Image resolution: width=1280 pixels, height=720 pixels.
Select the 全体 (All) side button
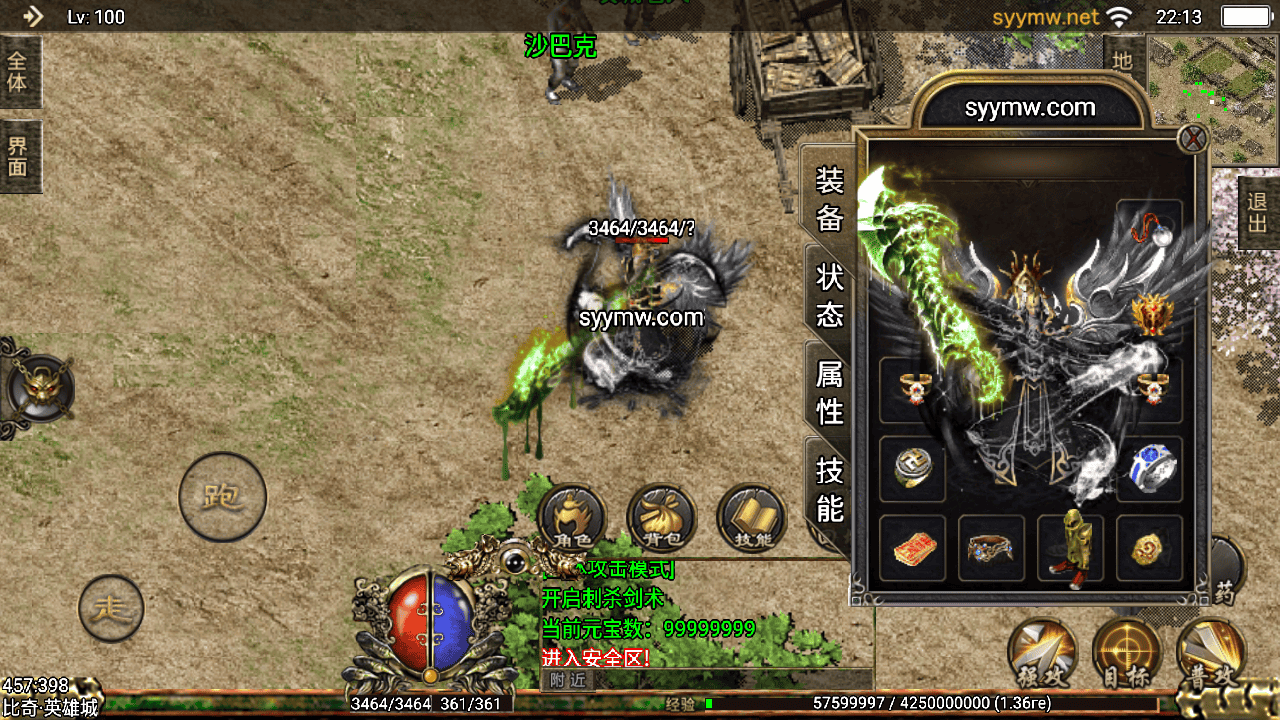coord(19,72)
